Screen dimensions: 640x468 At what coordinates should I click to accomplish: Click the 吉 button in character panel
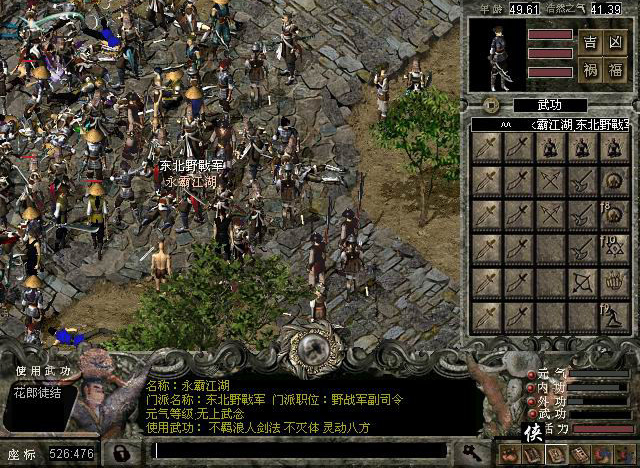(590, 43)
